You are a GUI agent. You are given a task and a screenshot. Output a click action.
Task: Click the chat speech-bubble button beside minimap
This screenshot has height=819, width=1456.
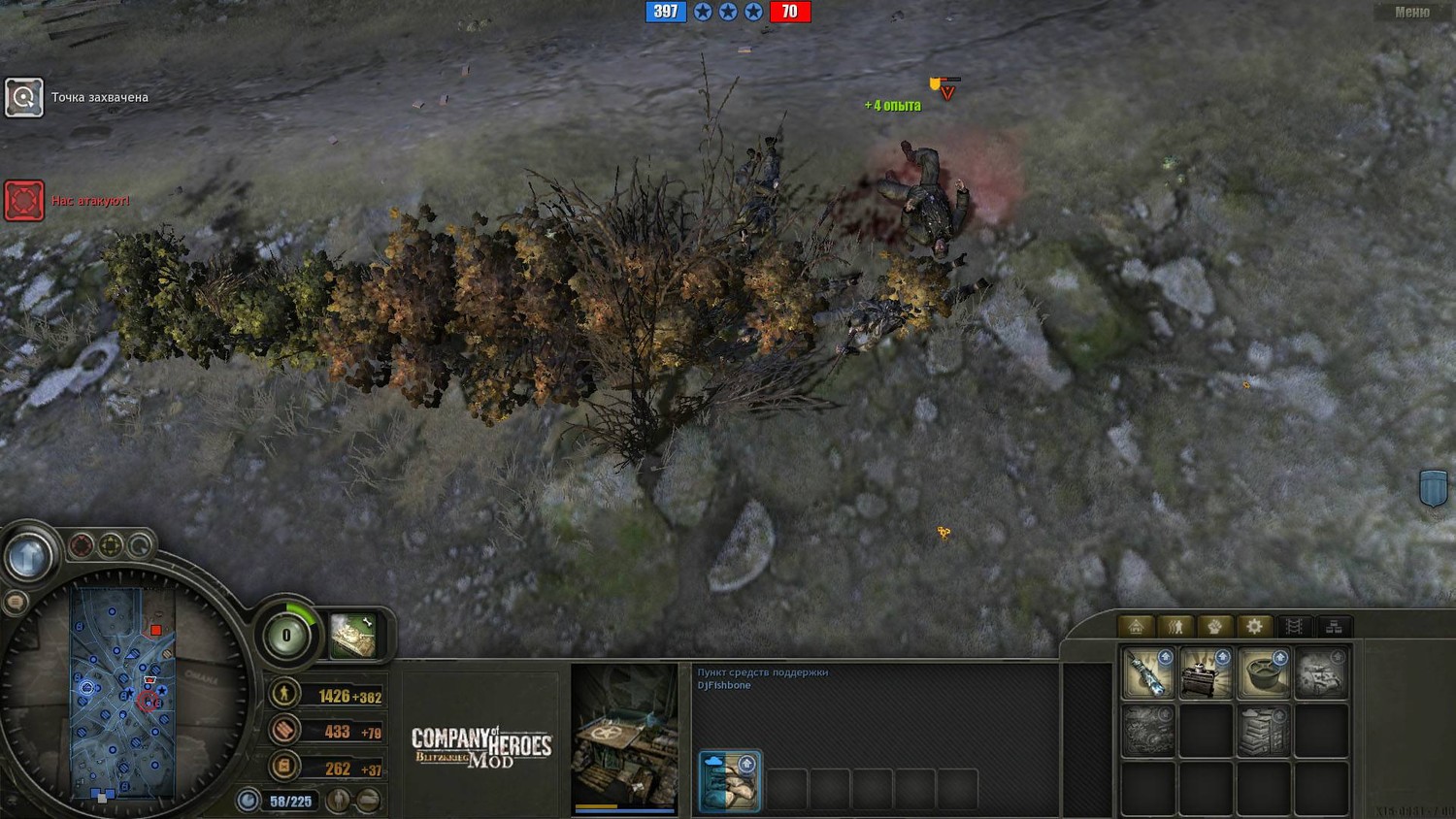click(x=15, y=603)
